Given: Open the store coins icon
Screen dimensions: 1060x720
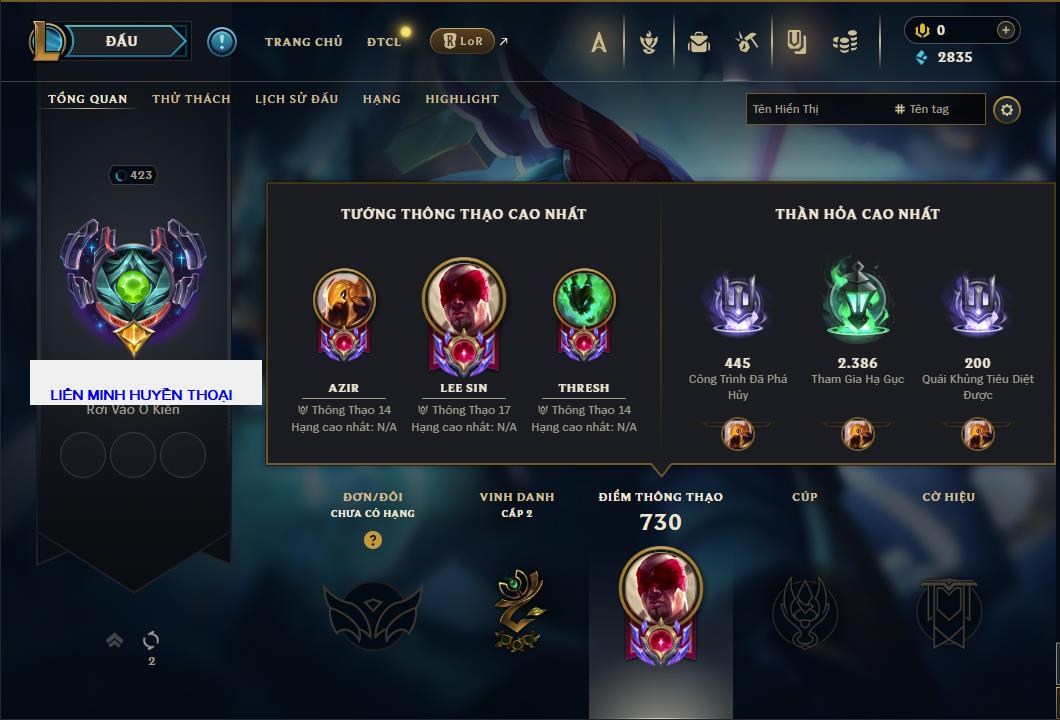Looking at the screenshot, I should pos(846,42).
